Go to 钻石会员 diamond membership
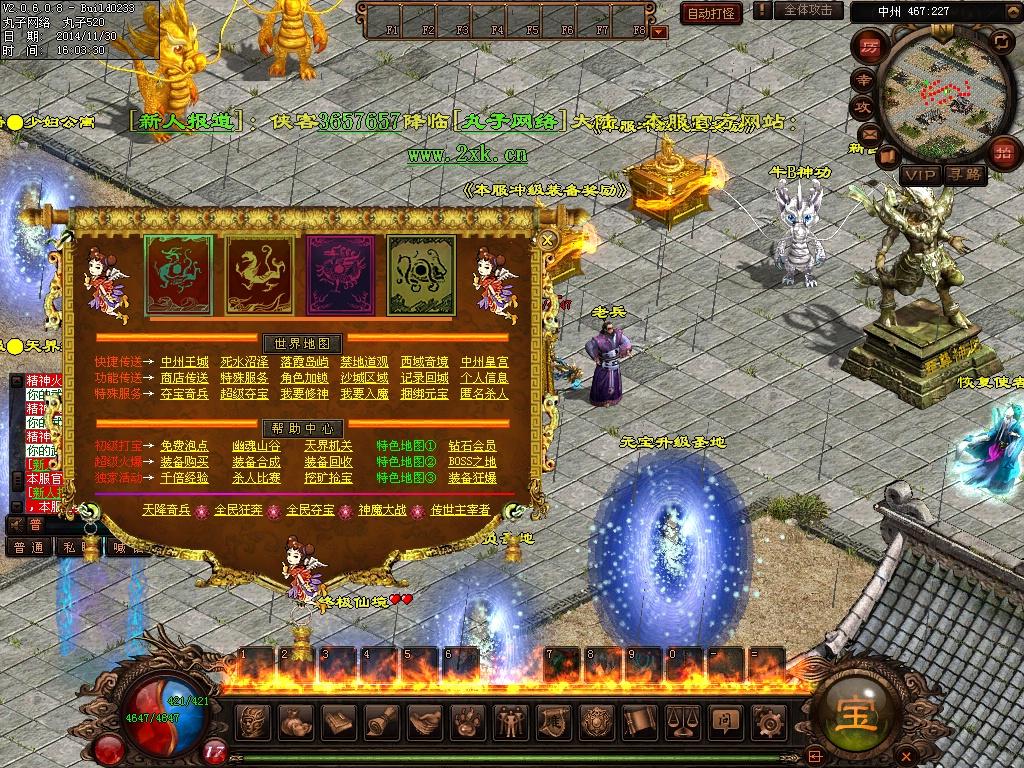 point(472,446)
